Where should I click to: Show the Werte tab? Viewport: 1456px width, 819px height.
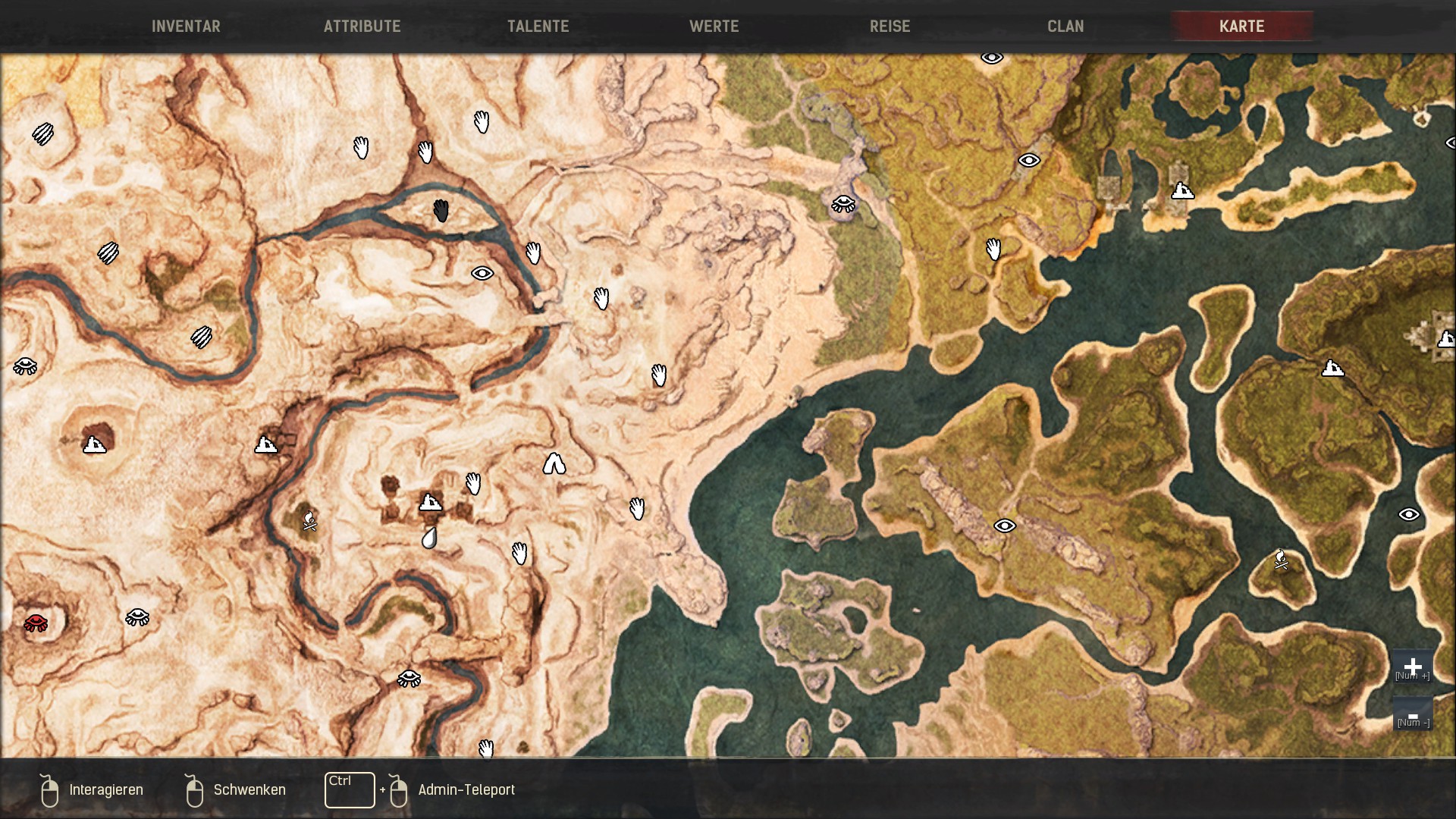point(714,27)
